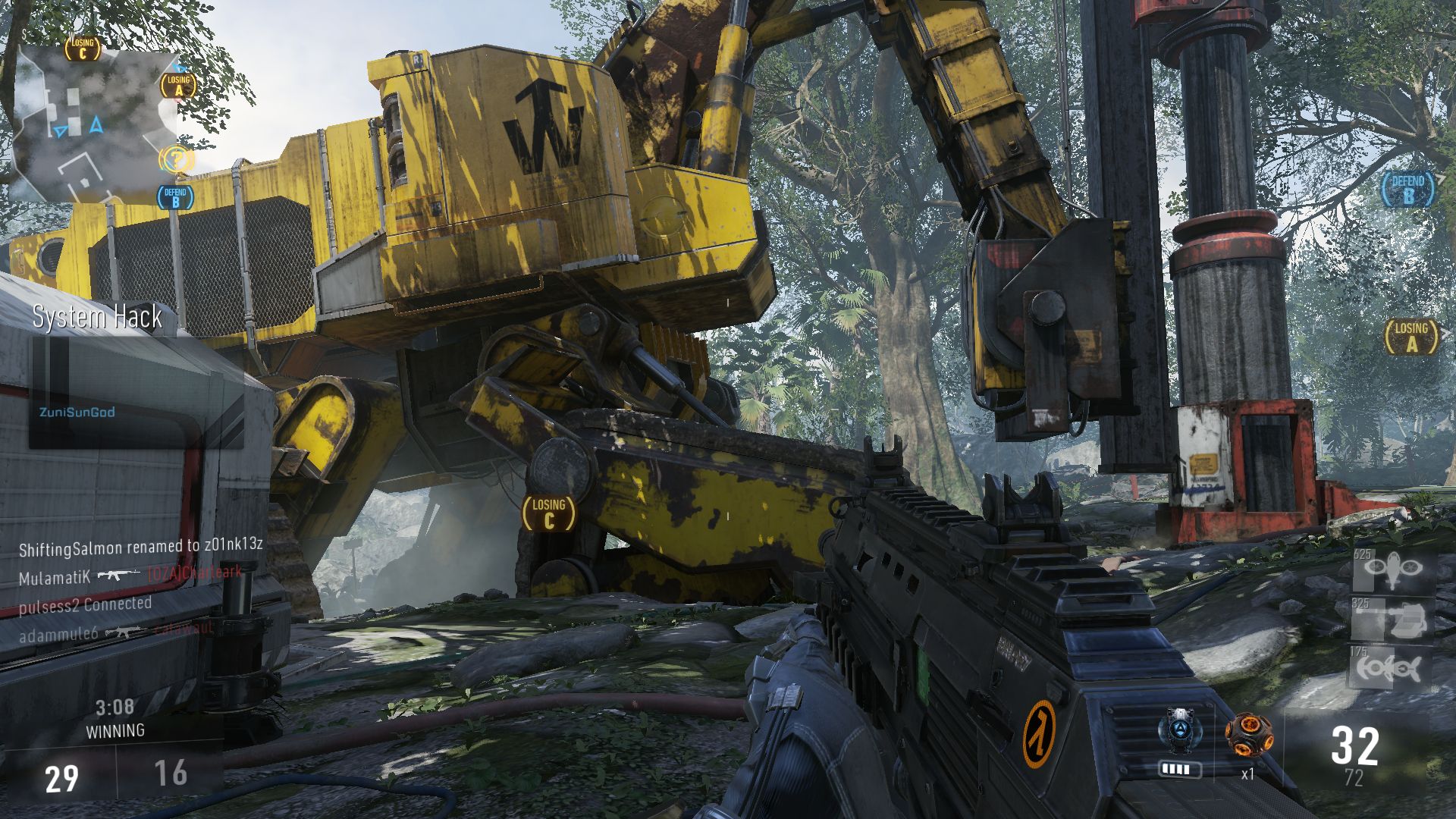Open the System Hack notification panel
Screen dimensions: 1456x819
point(136,379)
